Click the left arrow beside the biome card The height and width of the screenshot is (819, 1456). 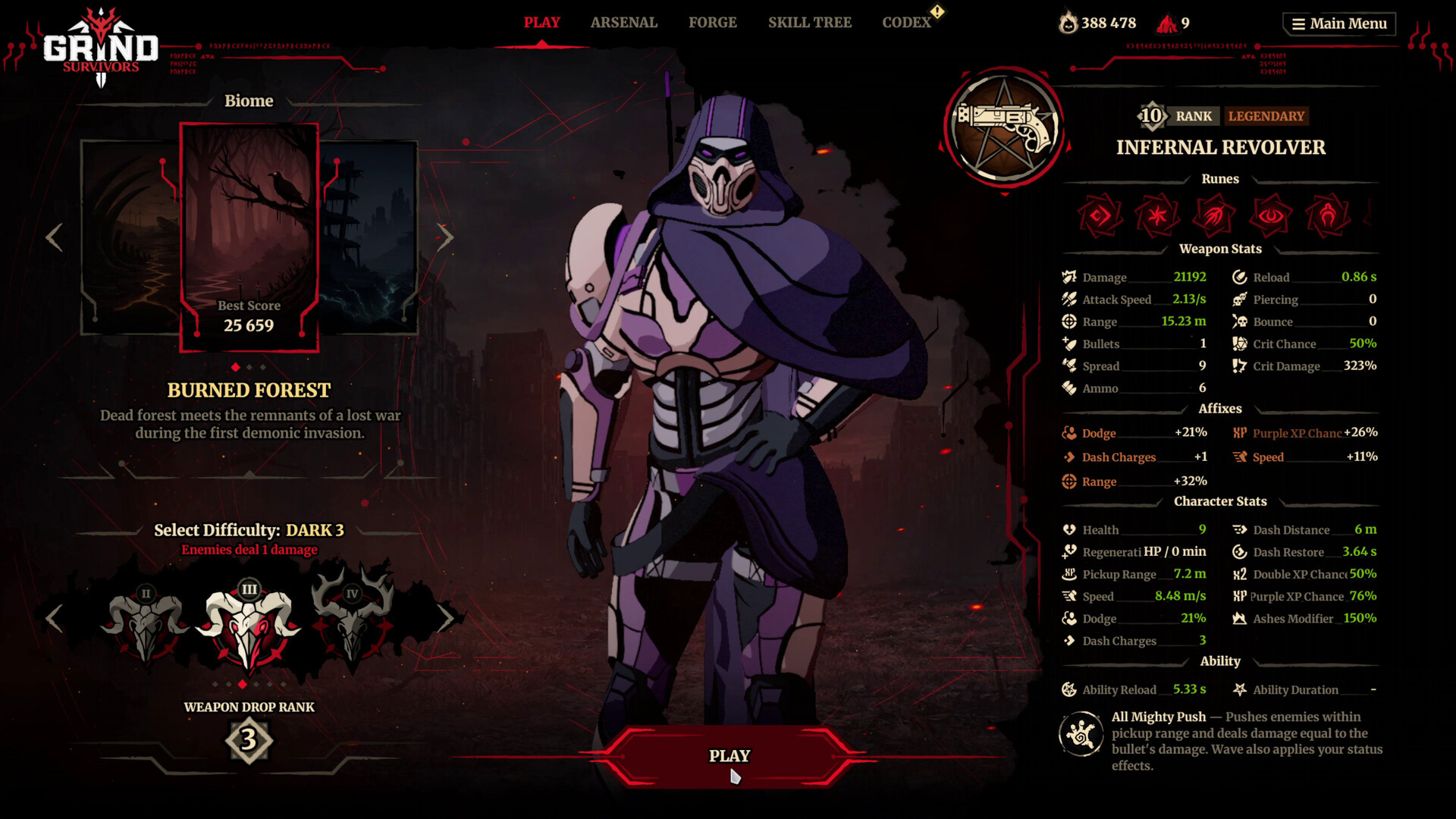pyautogui.click(x=53, y=237)
